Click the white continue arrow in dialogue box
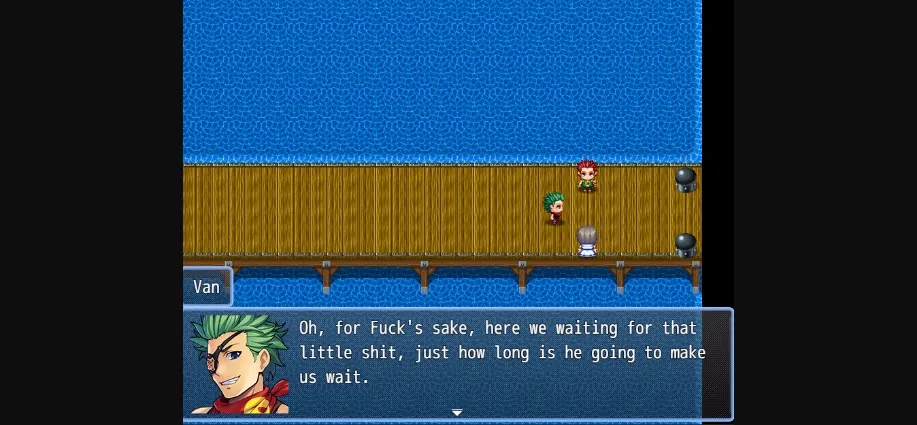 pos(457,412)
